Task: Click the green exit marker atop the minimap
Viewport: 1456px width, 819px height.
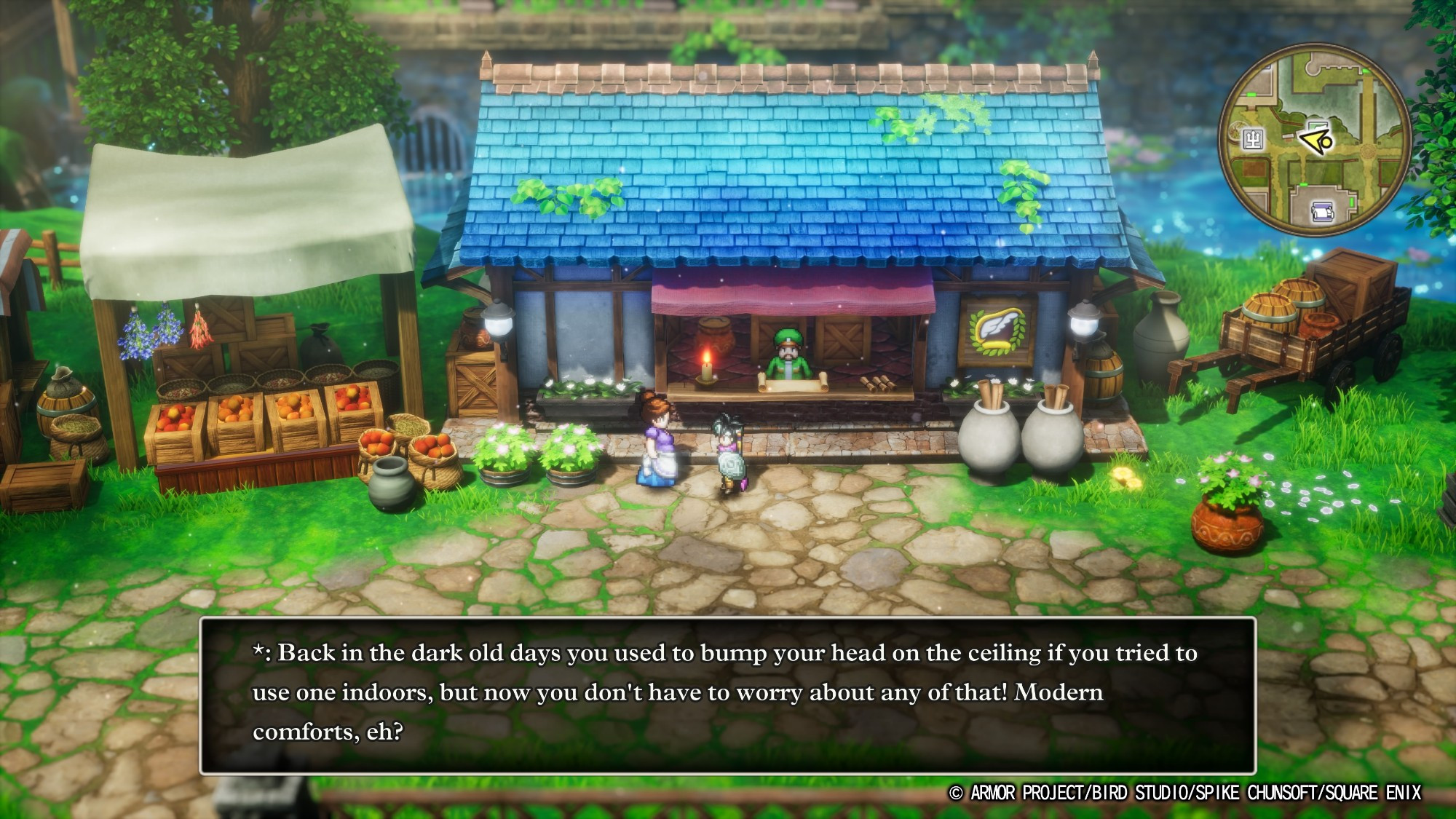Action: 1365,71
